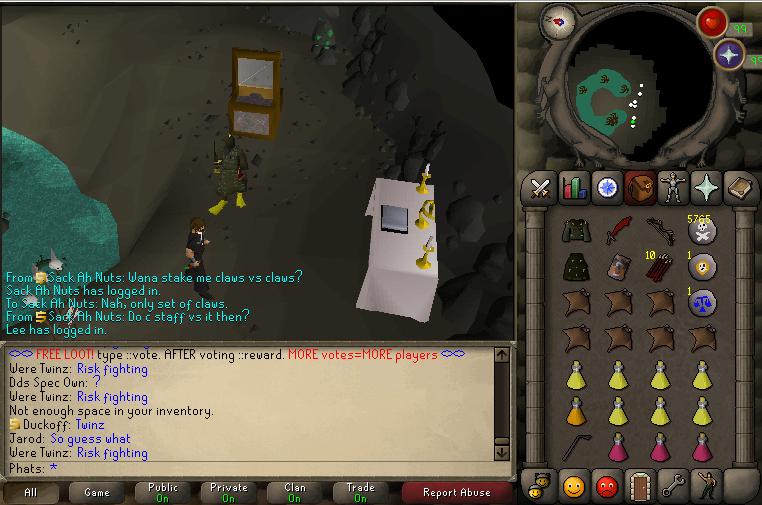Click the Report Abuse button
The height and width of the screenshot is (505, 762).
[456, 492]
